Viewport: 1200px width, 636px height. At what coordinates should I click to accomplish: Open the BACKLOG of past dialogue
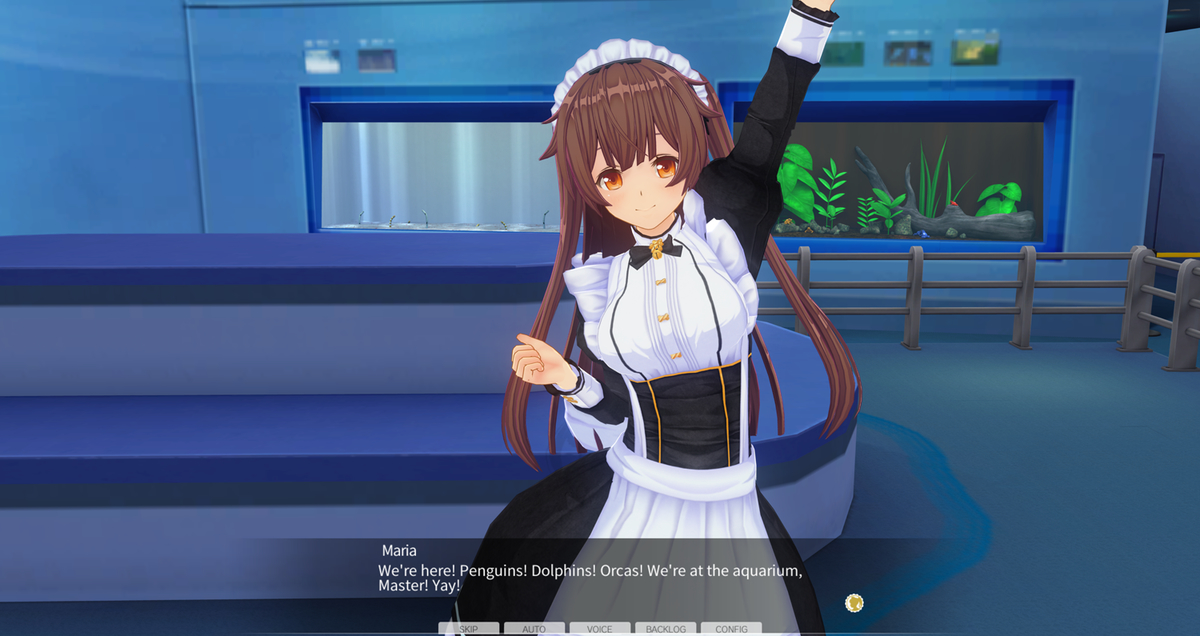pyautogui.click(x=665, y=629)
